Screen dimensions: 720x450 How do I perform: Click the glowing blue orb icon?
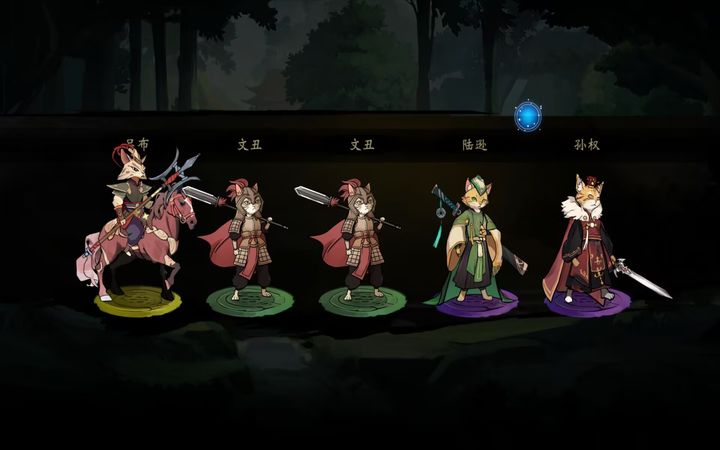point(527,116)
